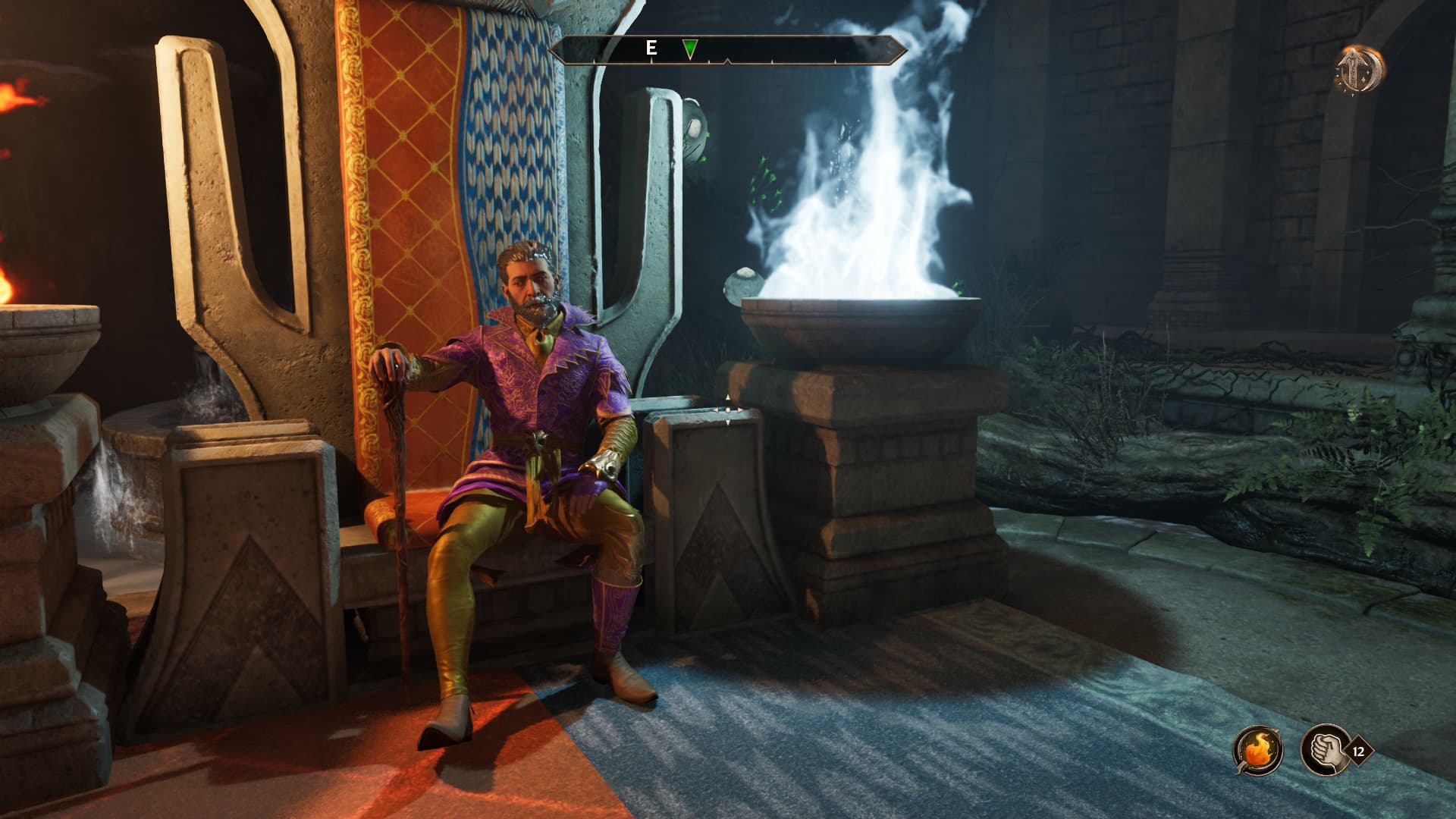Screen dimensions: 1456x819
Task: Click the green quest marker on compass
Action: coord(689,50)
